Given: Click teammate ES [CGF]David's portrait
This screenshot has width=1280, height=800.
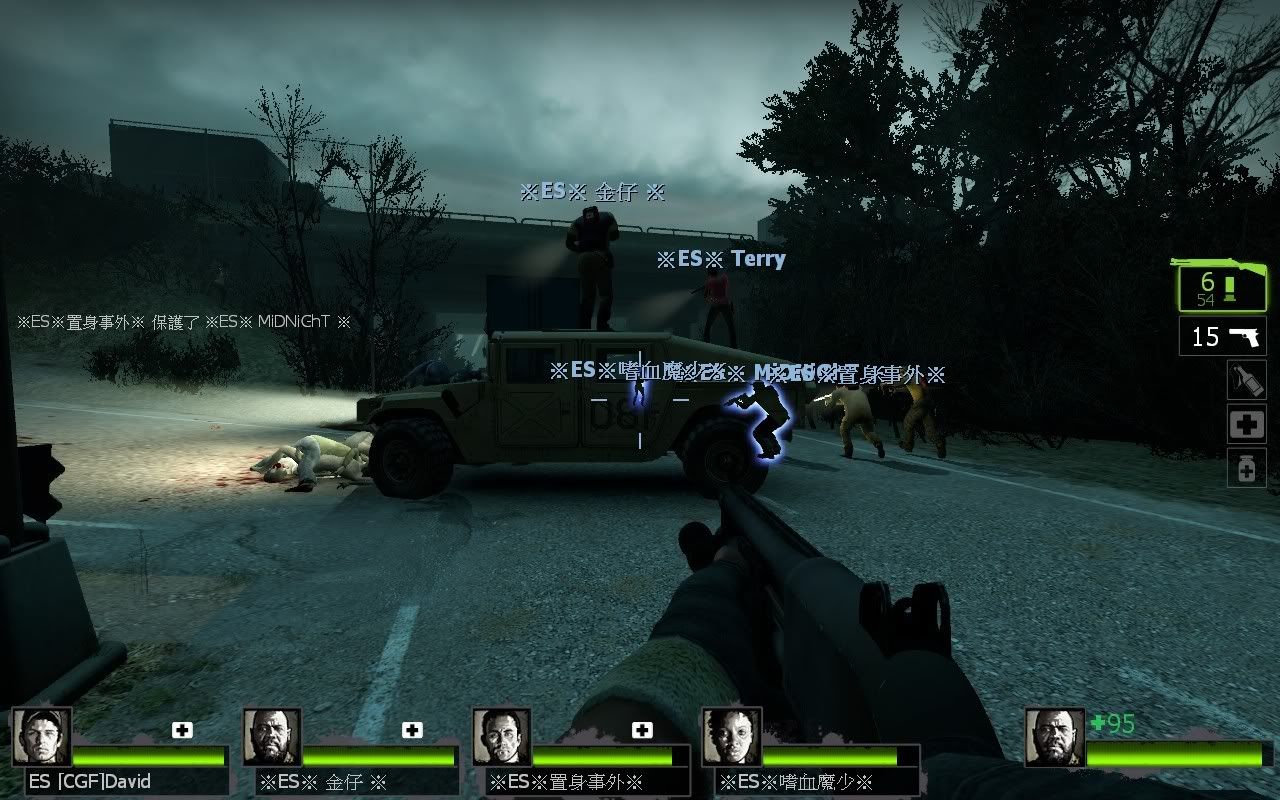Looking at the screenshot, I should coord(42,738).
